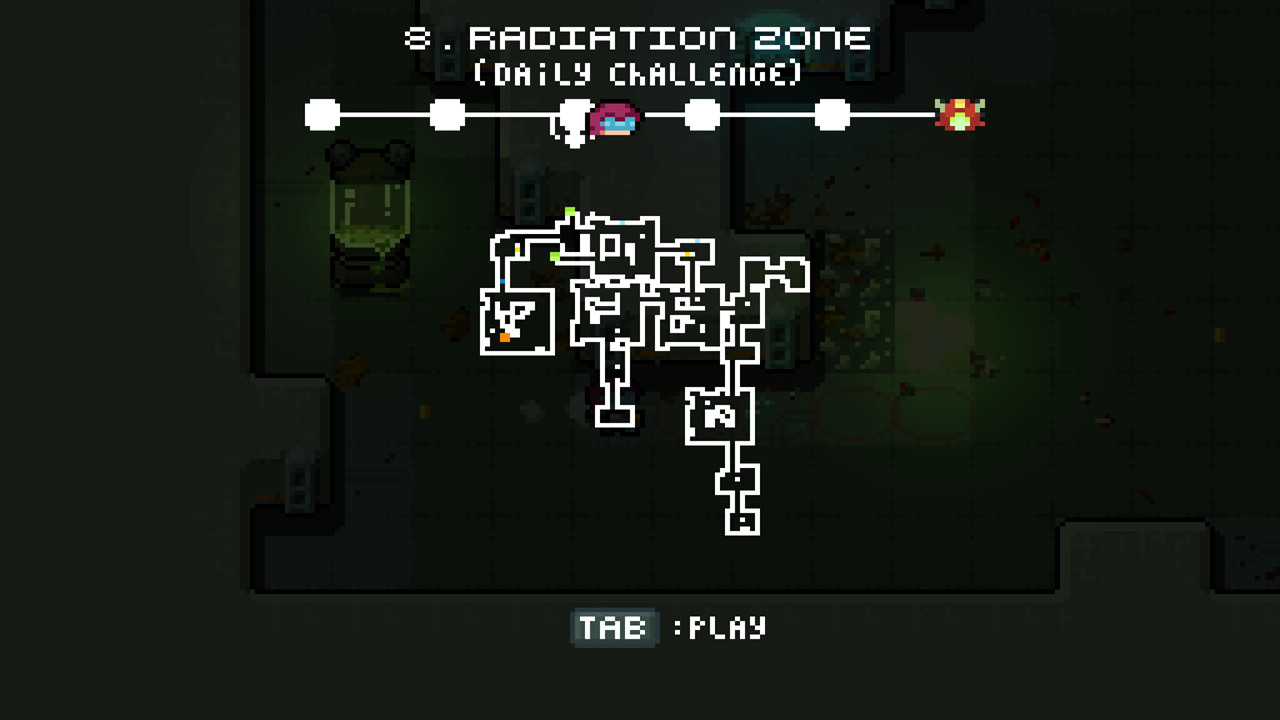Click the orange item marker inside the left map room
The image size is (1280, 720).
pyautogui.click(x=505, y=337)
